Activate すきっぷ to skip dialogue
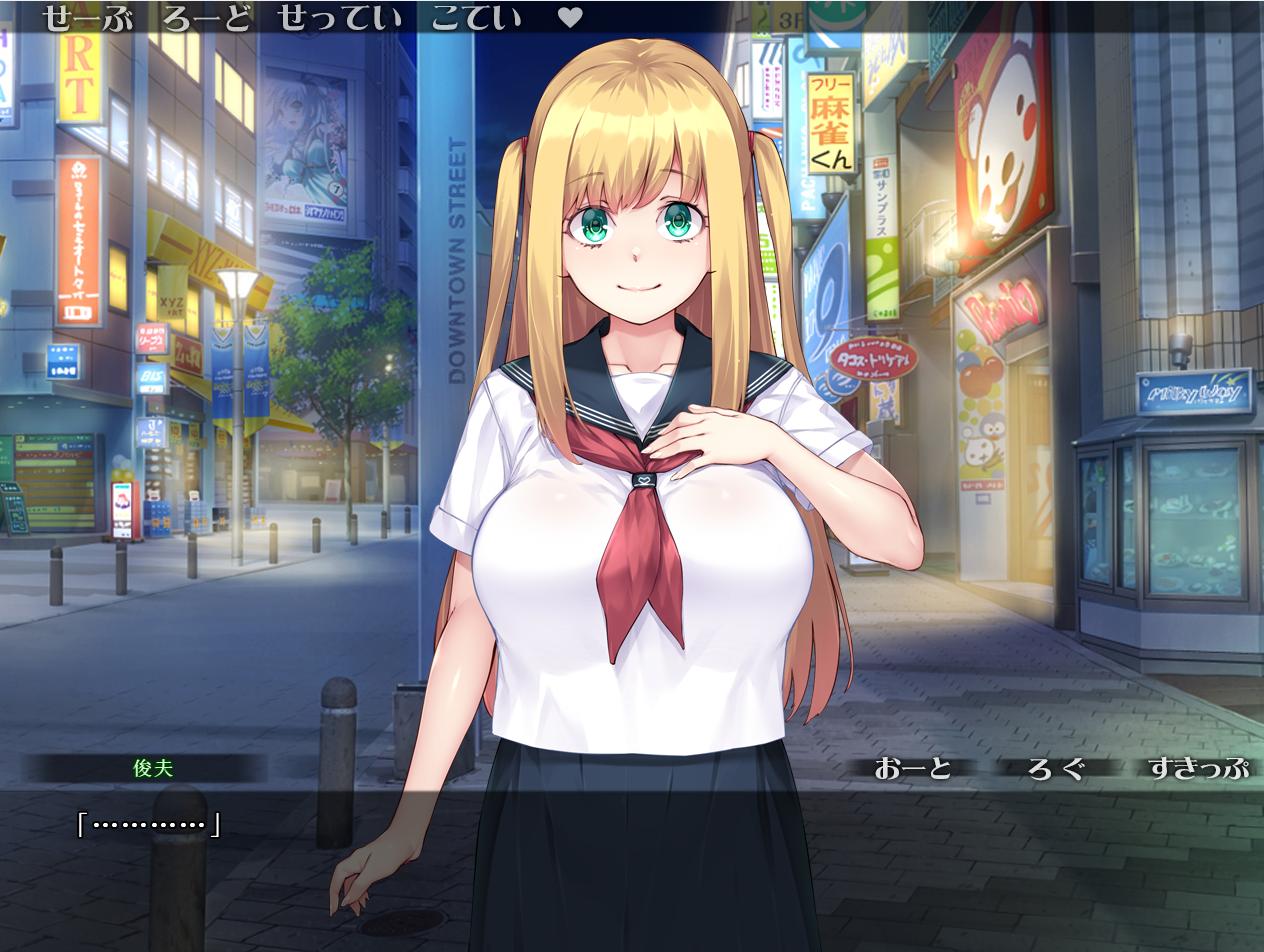Screen dimensions: 1264x952 (x=1198, y=768)
